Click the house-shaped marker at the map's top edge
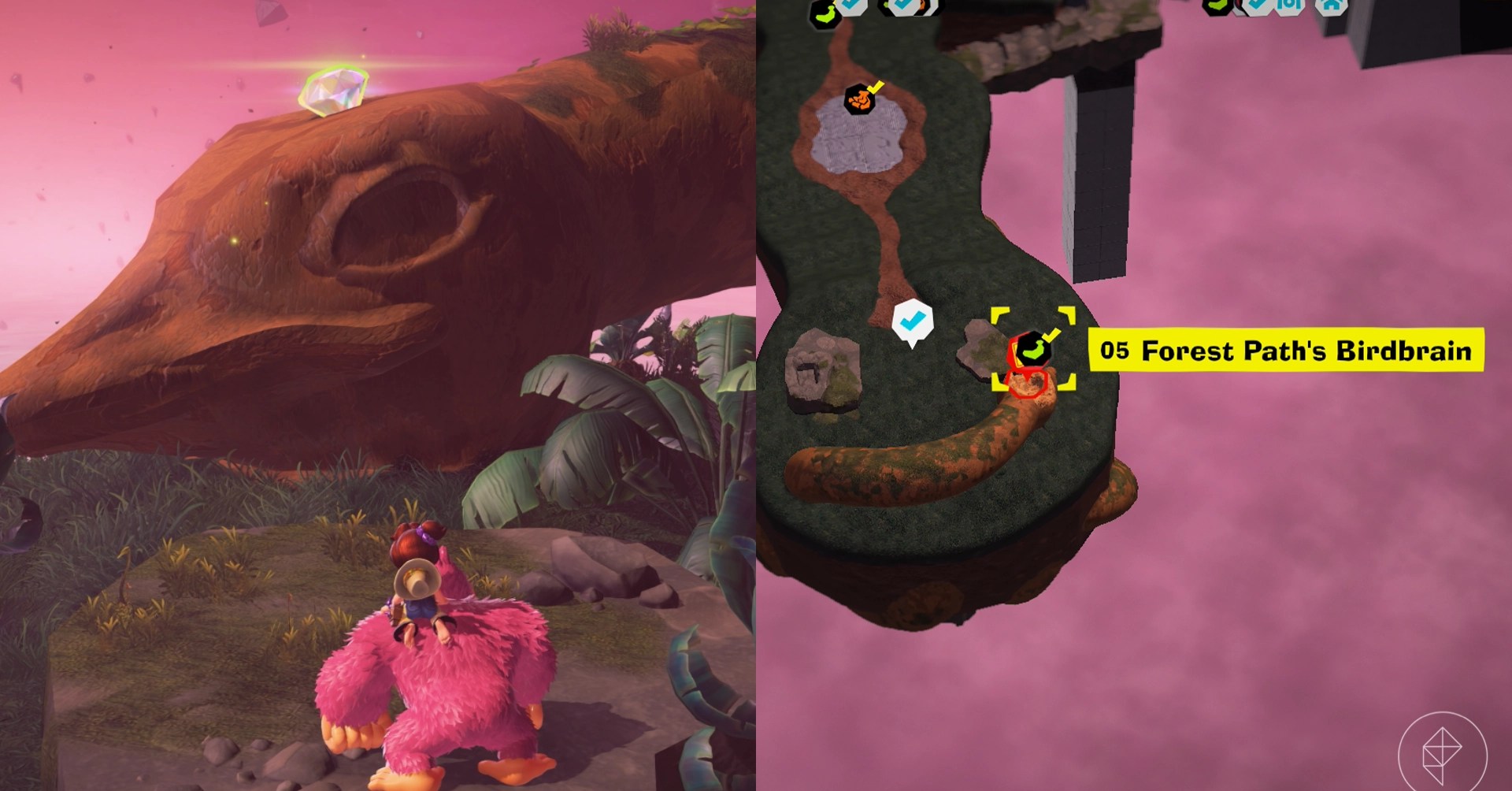Screen dimensions: 1512x791 pyautogui.click(x=1330, y=5)
